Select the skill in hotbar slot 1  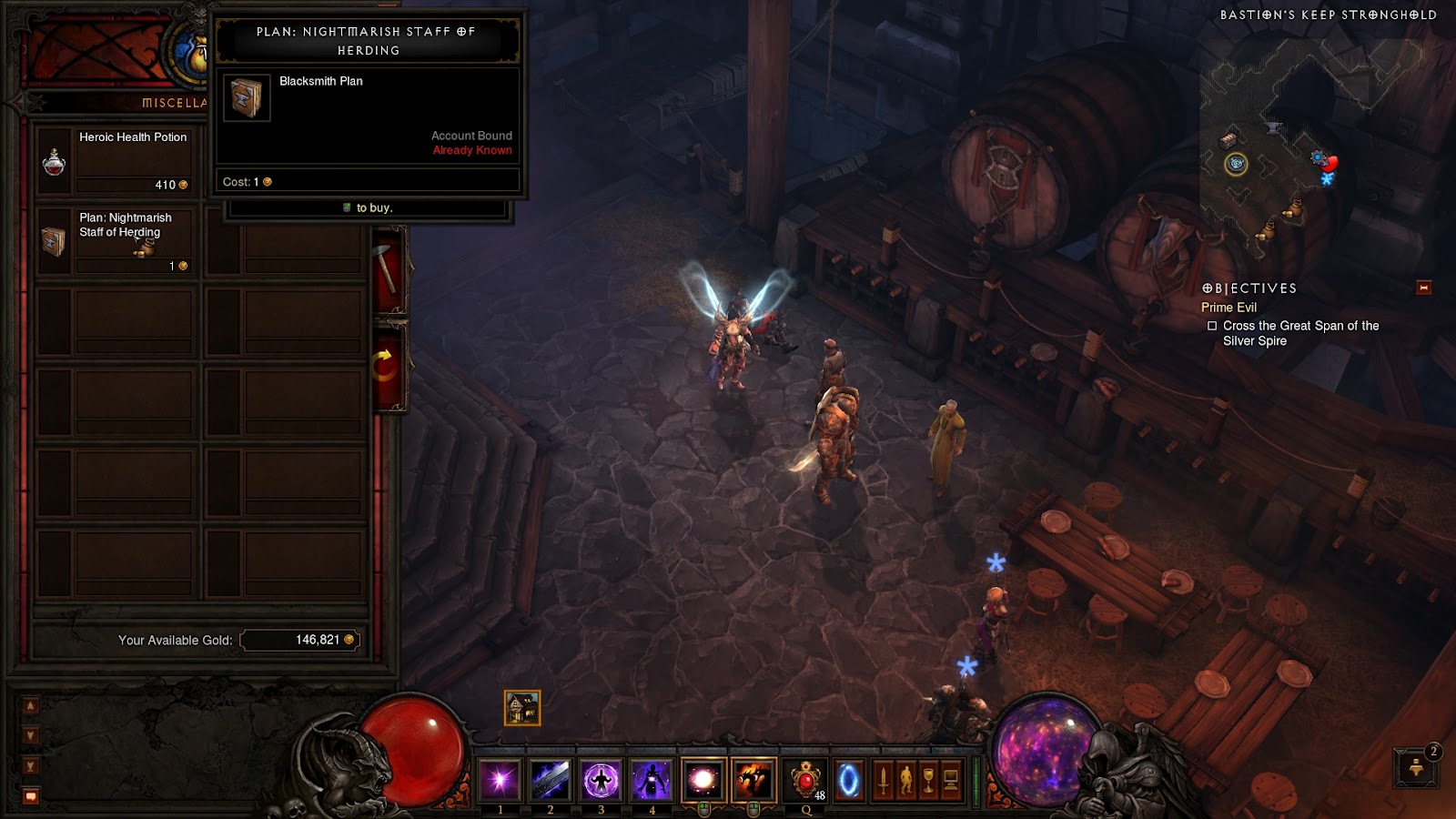coord(500,778)
